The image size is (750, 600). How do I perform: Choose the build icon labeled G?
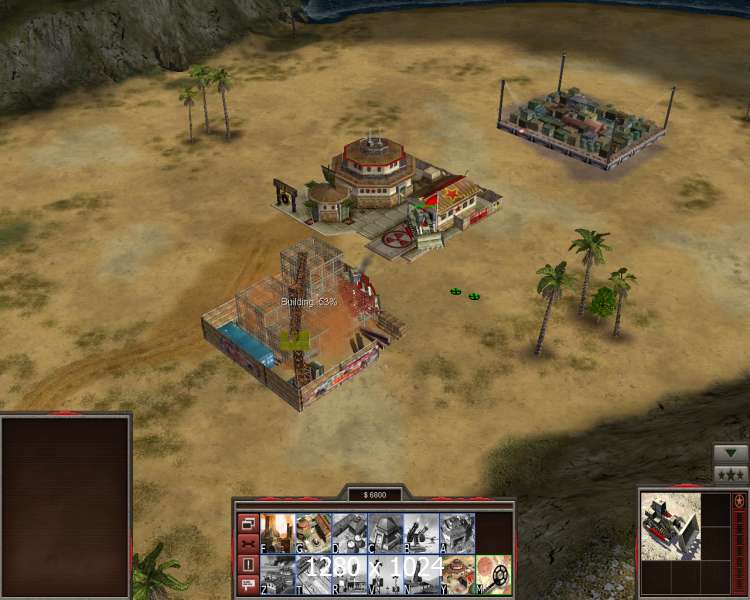coord(313,533)
